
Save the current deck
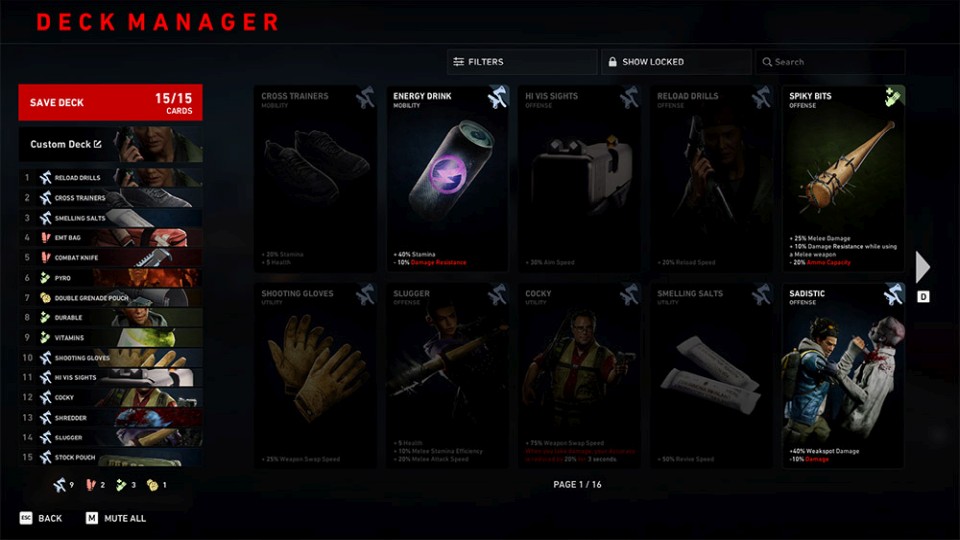click(110, 102)
